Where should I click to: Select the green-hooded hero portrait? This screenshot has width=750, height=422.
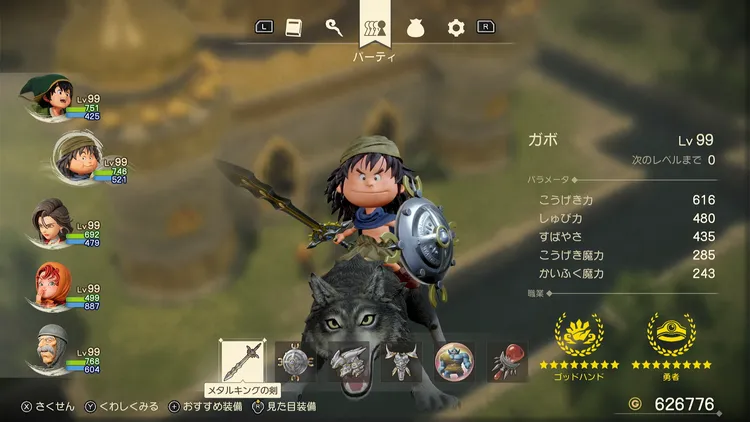click(46, 96)
